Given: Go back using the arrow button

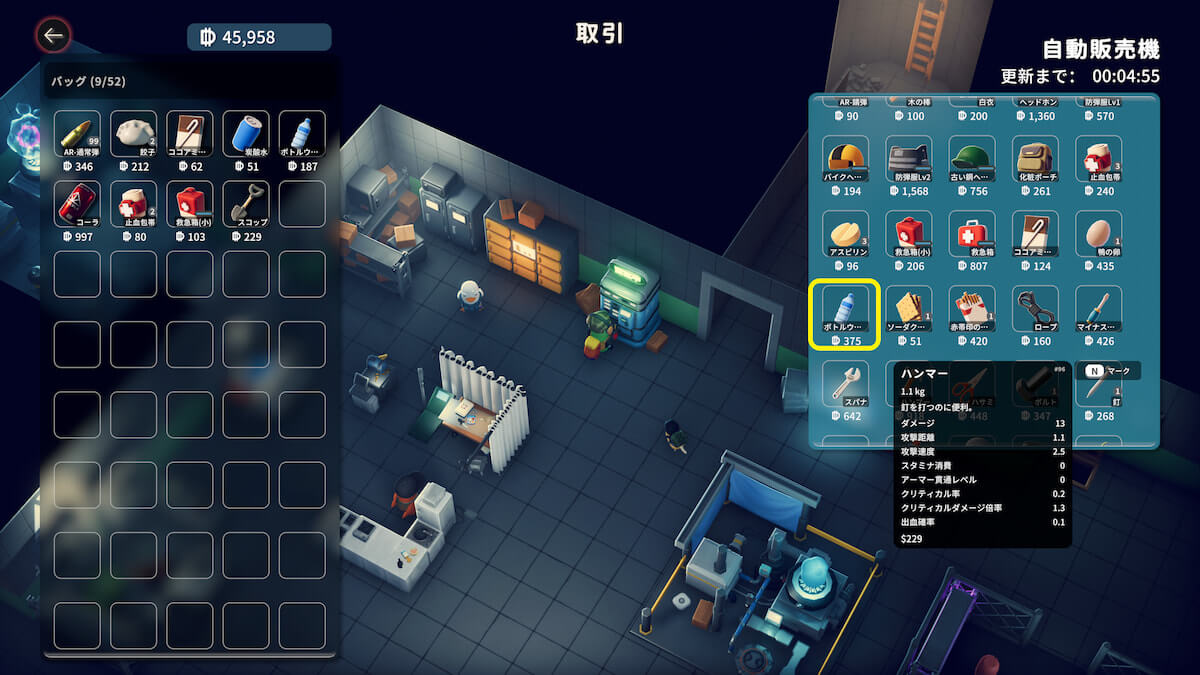Looking at the screenshot, I should 53,37.
